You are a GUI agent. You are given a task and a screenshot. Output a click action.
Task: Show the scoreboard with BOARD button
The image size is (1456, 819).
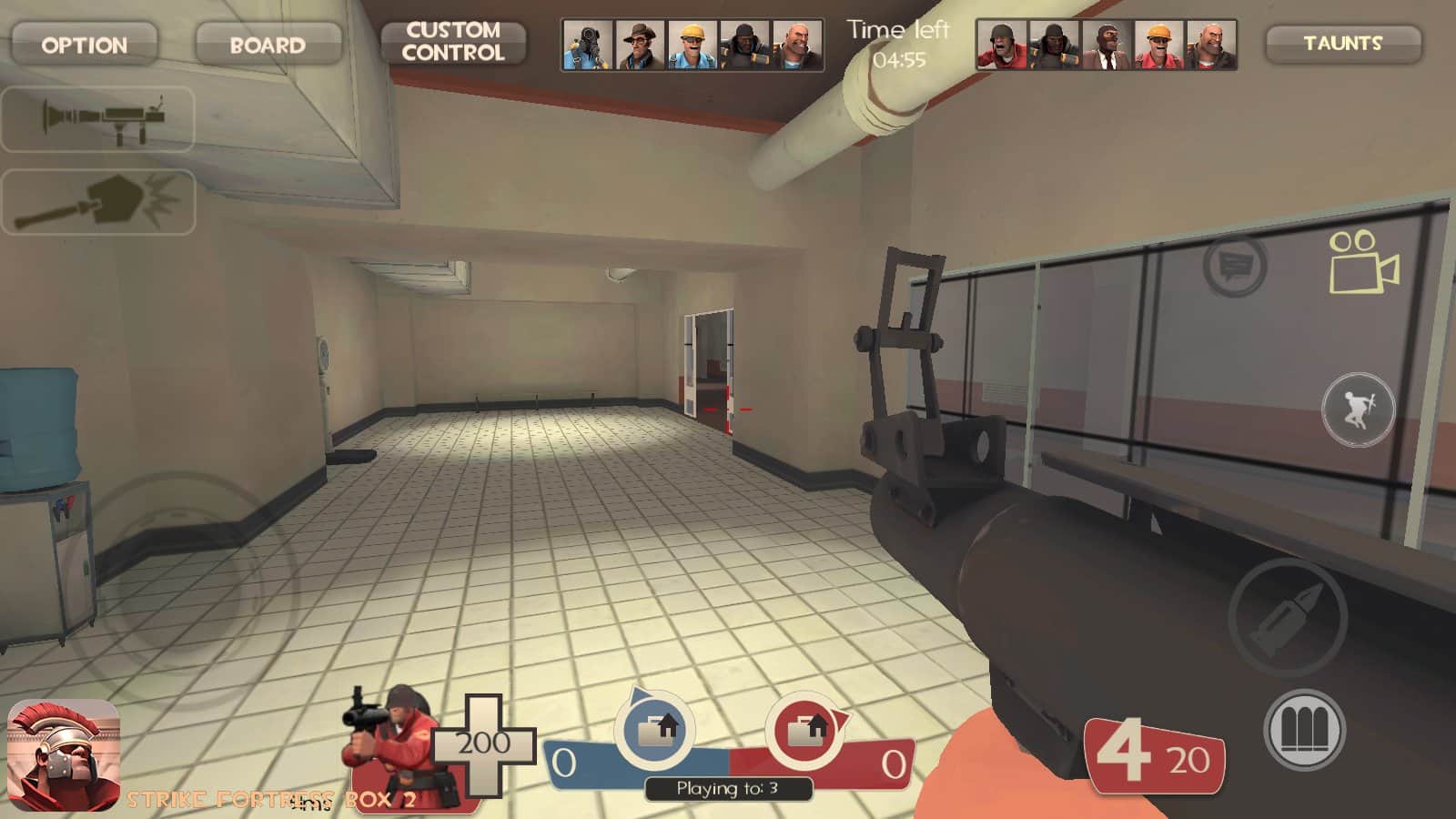(x=268, y=44)
